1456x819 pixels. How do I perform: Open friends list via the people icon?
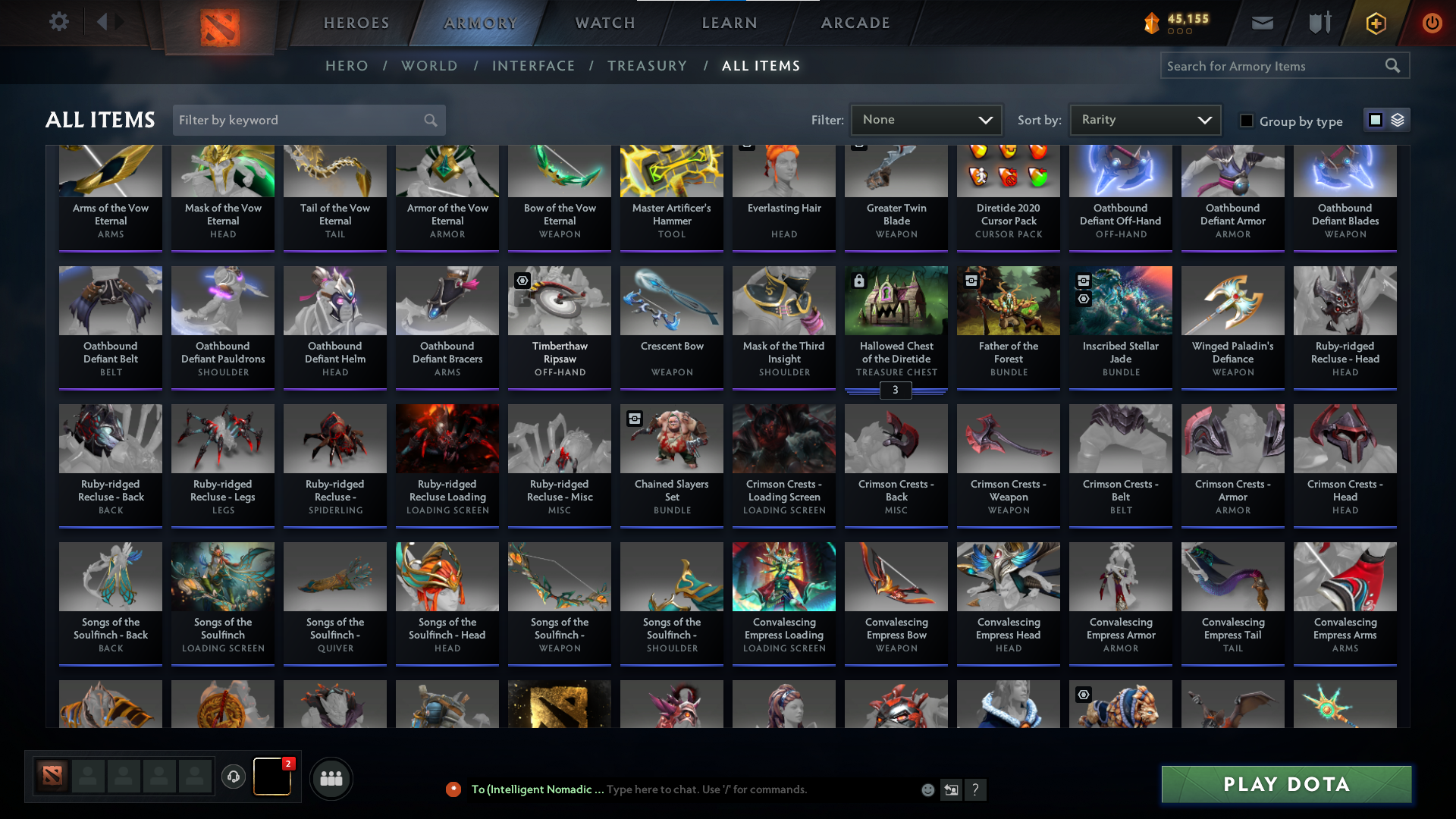pyautogui.click(x=331, y=778)
